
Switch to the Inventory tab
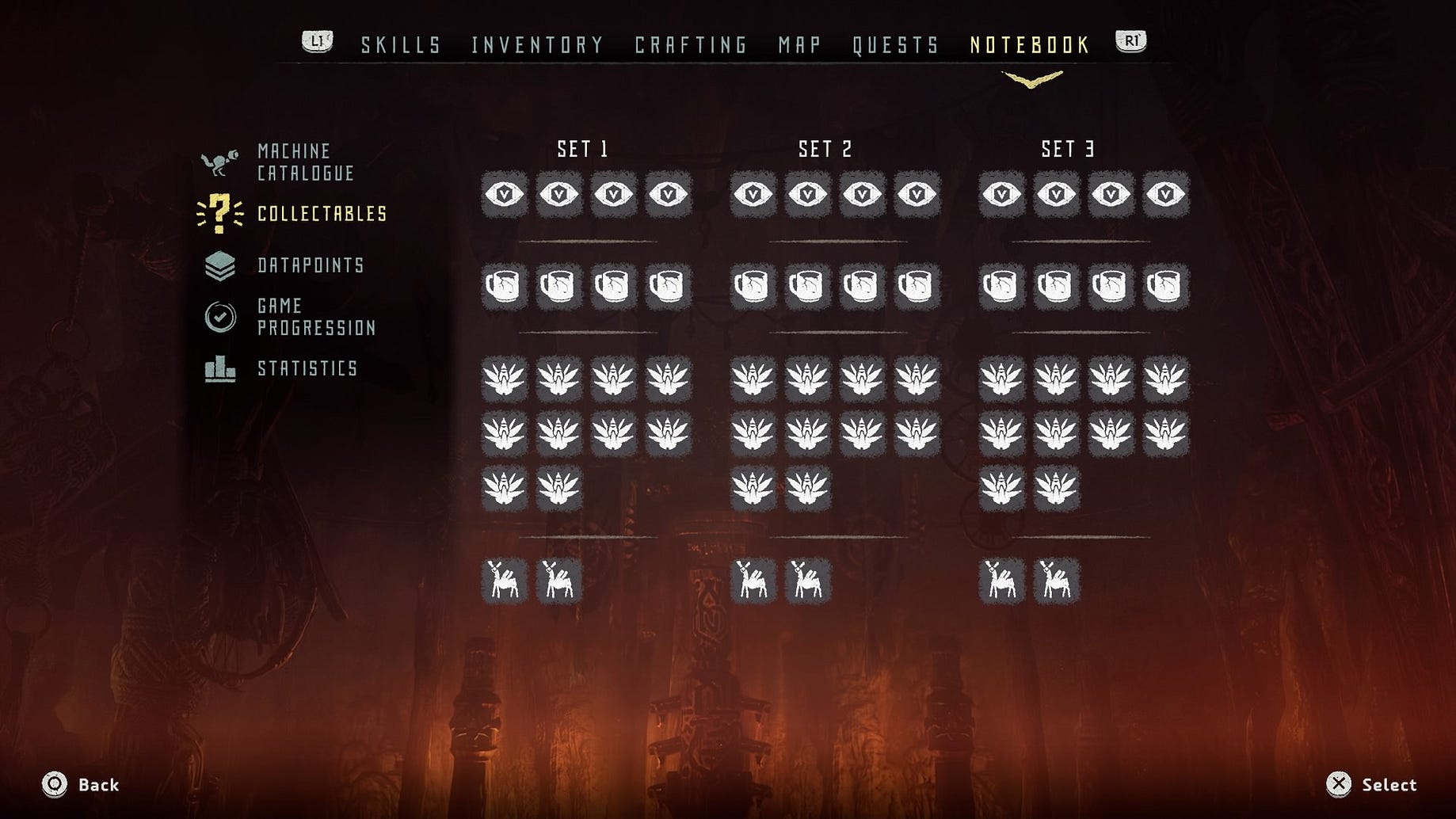(536, 45)
